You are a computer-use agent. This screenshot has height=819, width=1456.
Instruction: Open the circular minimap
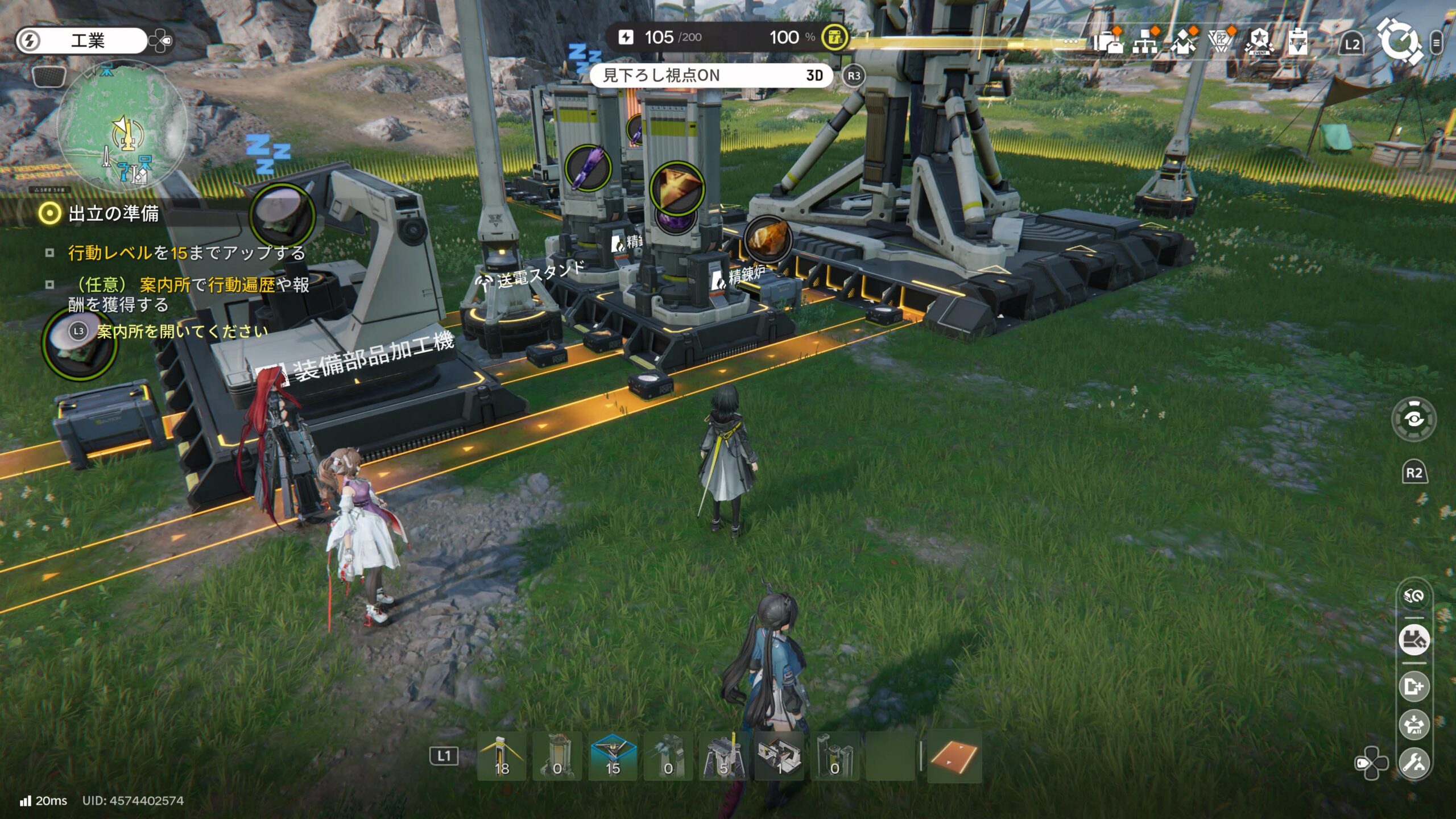tap(121, 126)
